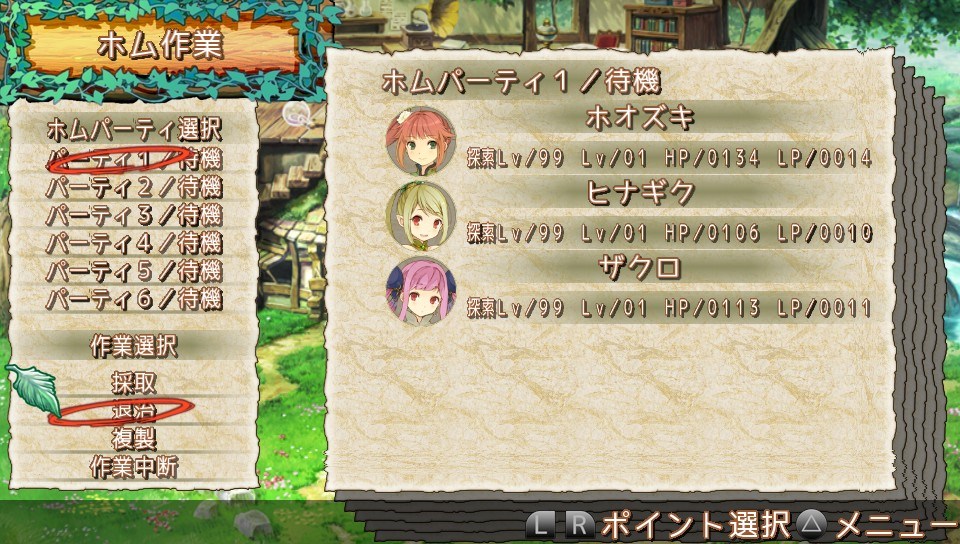
Task: Choose 作業中断 to interrupt work
Action: point(134,466)
